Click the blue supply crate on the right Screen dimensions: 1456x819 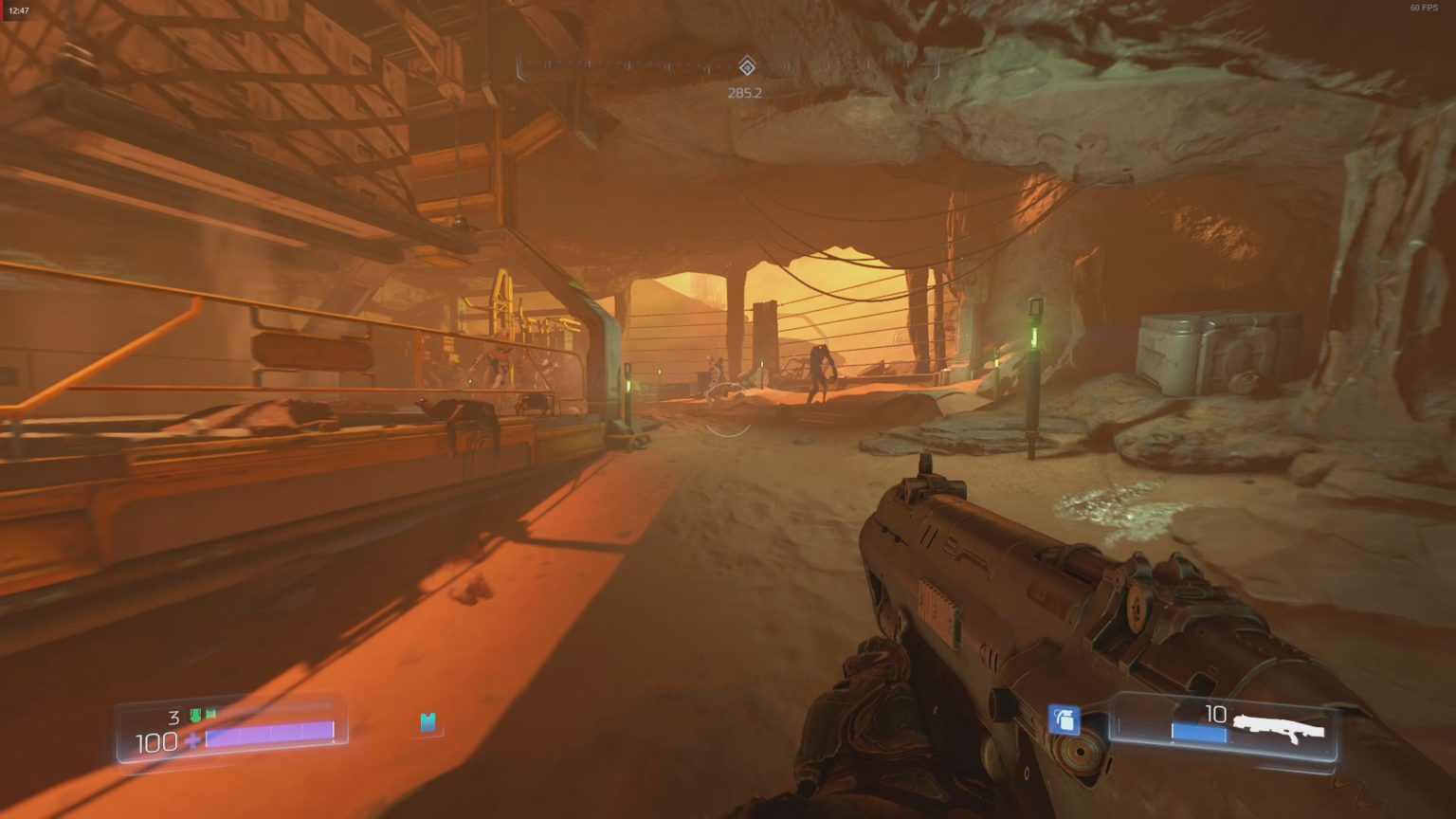pos(1223,351)
